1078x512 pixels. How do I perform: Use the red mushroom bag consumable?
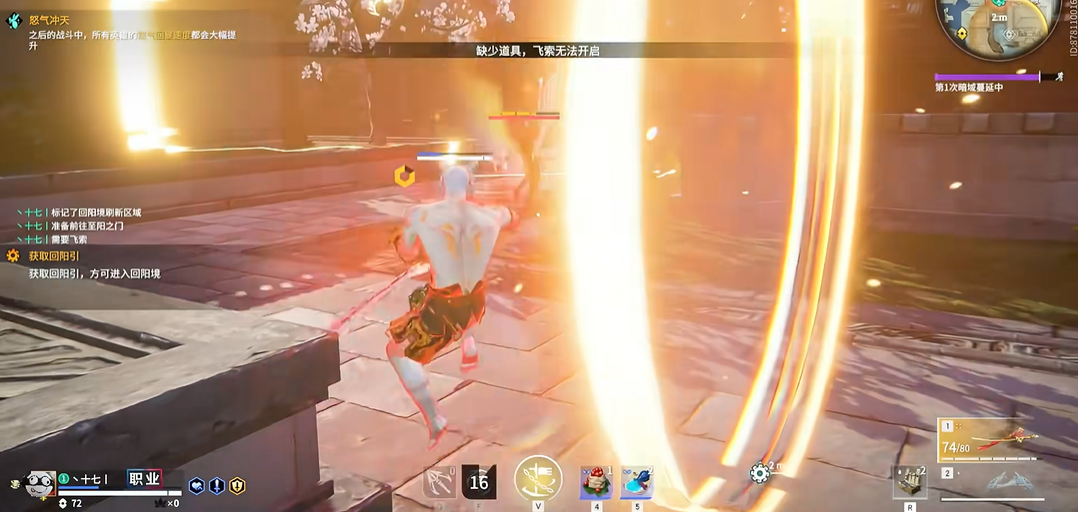(596, 482)
